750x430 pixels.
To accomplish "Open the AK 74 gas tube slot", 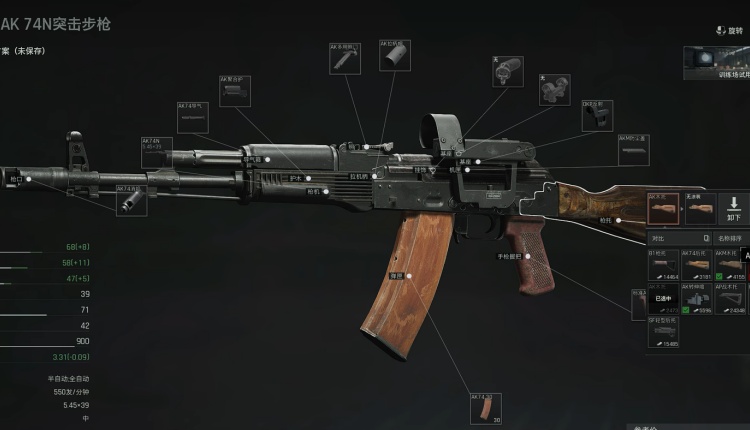I will point(193,118).
